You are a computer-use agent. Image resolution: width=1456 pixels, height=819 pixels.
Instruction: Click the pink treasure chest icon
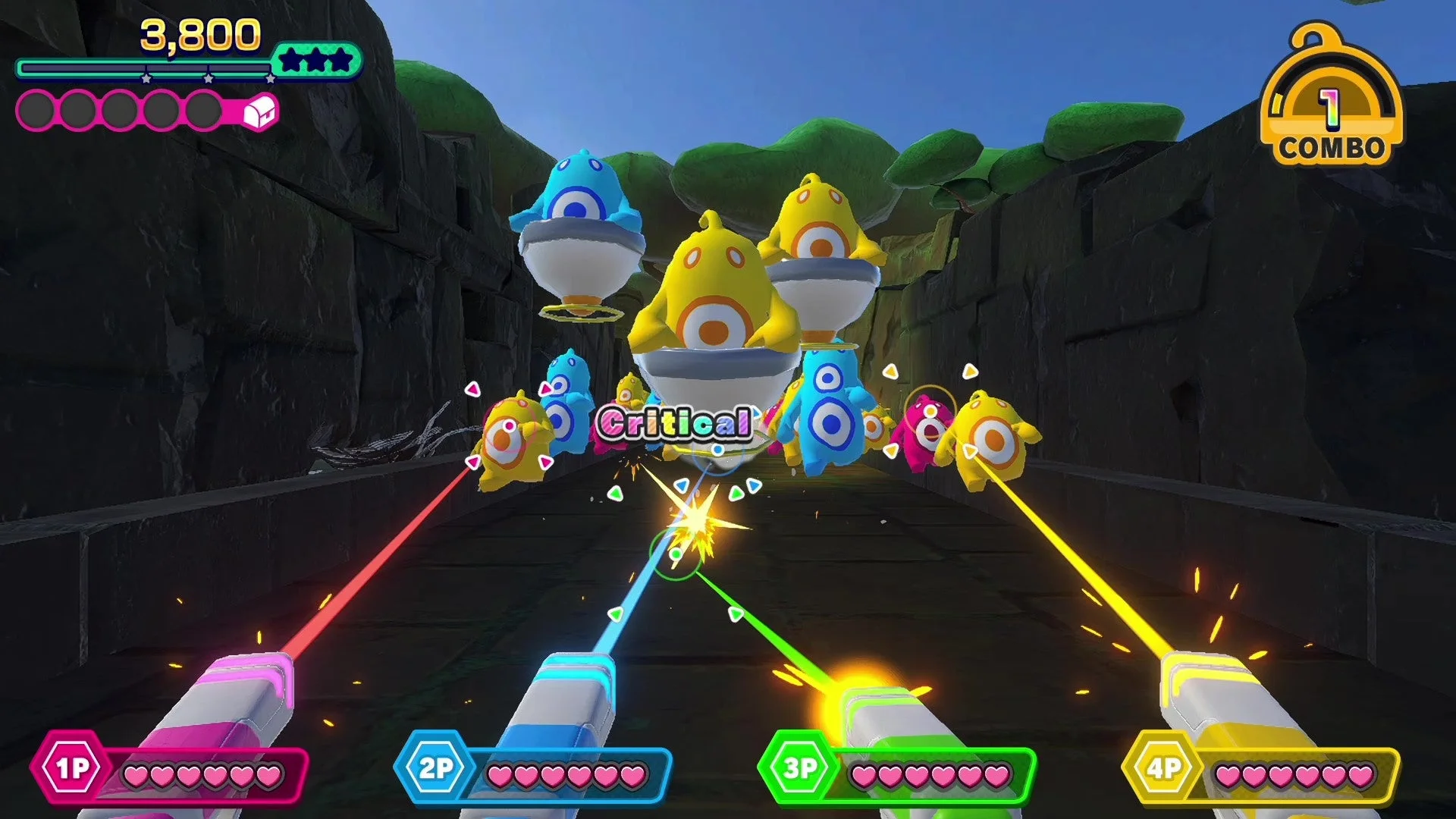pos(261,111)
